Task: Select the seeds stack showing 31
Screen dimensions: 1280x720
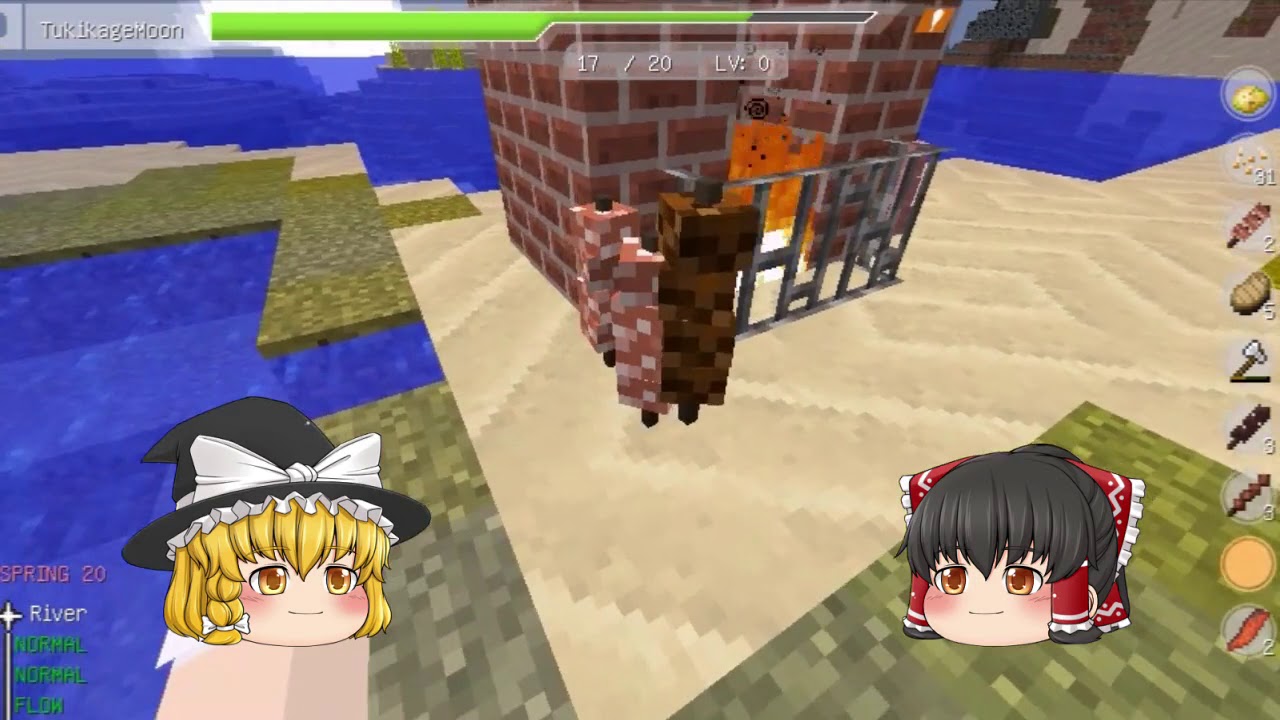Action: coord(1246,163)
